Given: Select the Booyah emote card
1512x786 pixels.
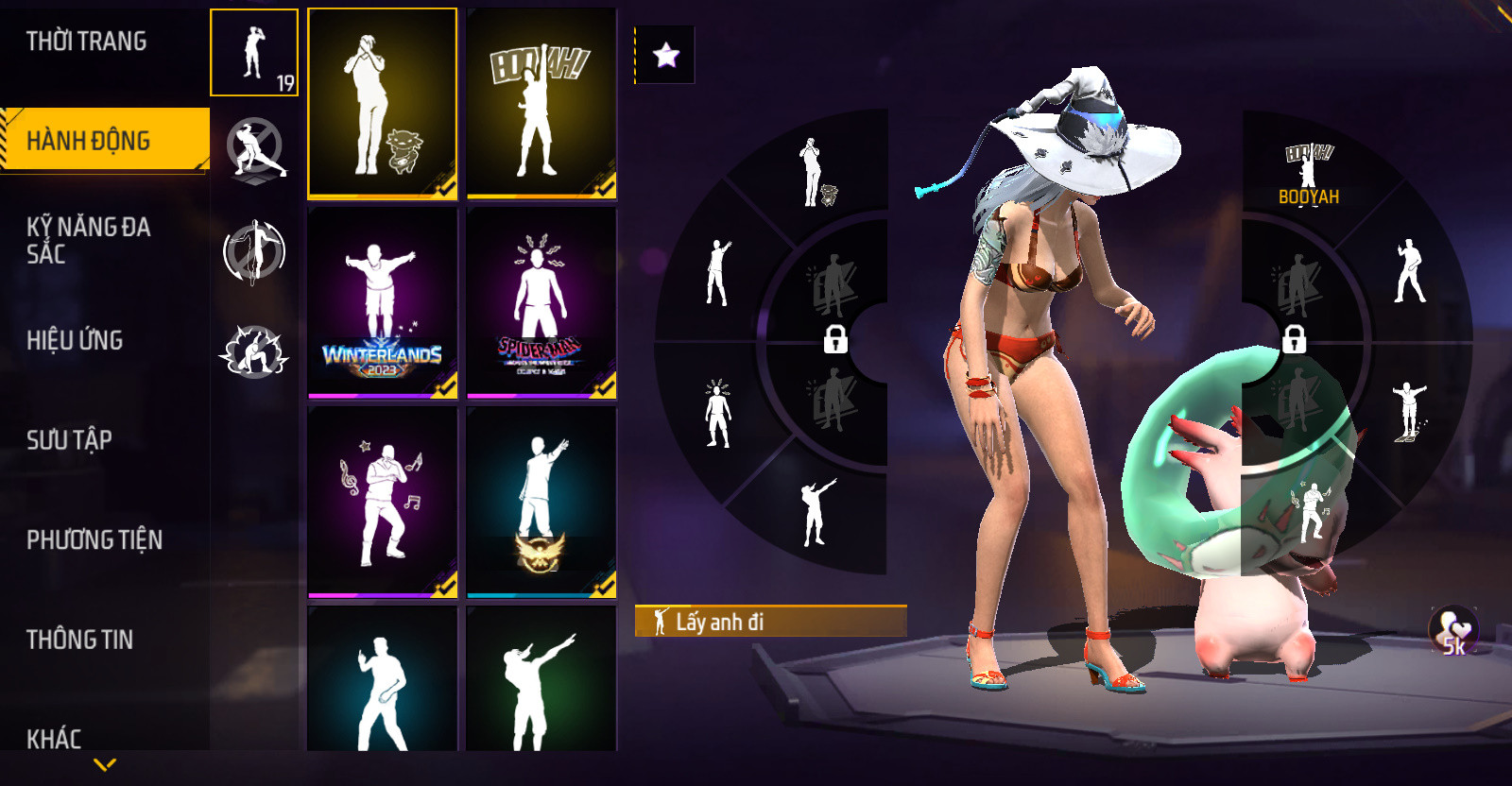Looking at the screenshot, I should tap(541, 104).
